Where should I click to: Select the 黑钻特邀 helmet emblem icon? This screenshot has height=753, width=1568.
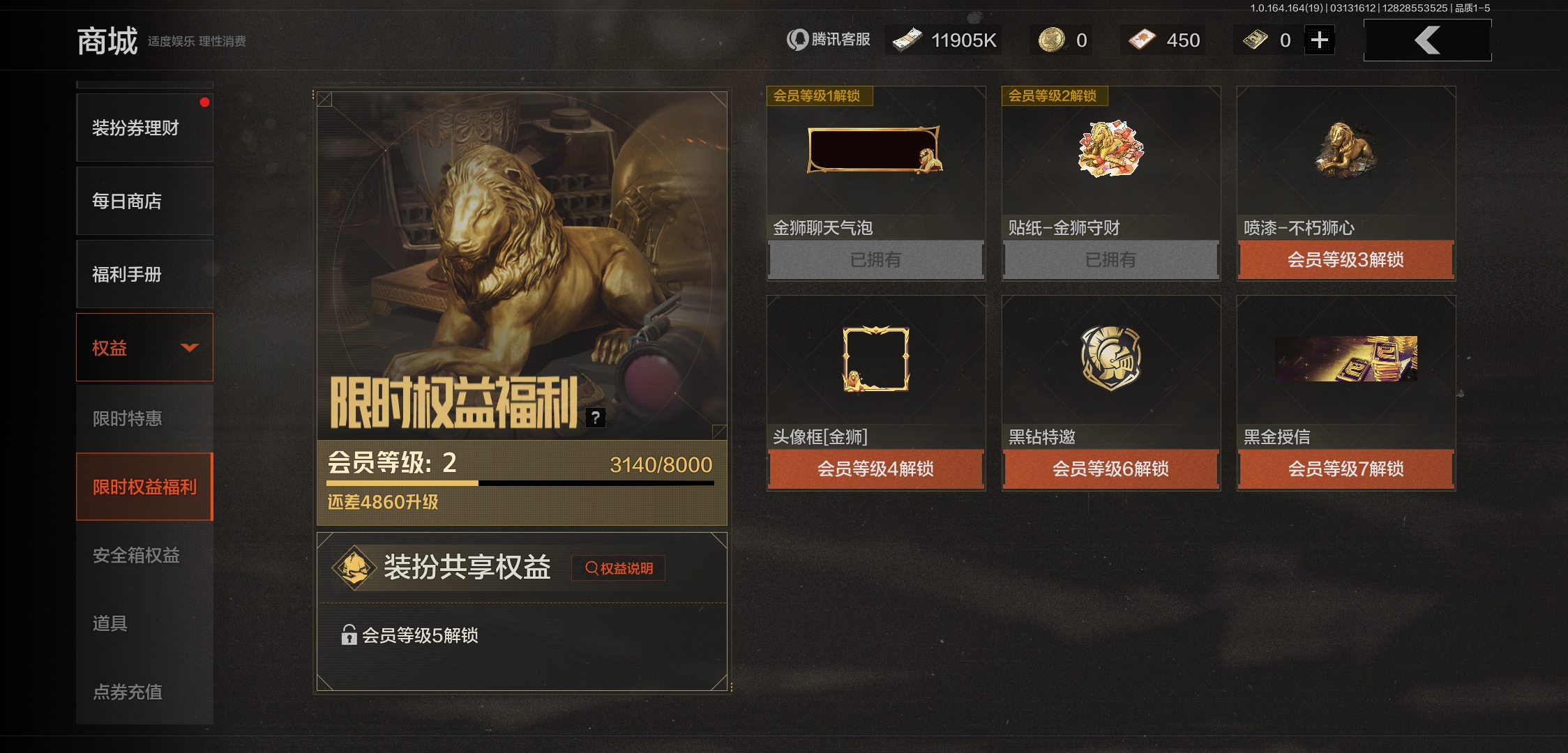coord(1111,359)
